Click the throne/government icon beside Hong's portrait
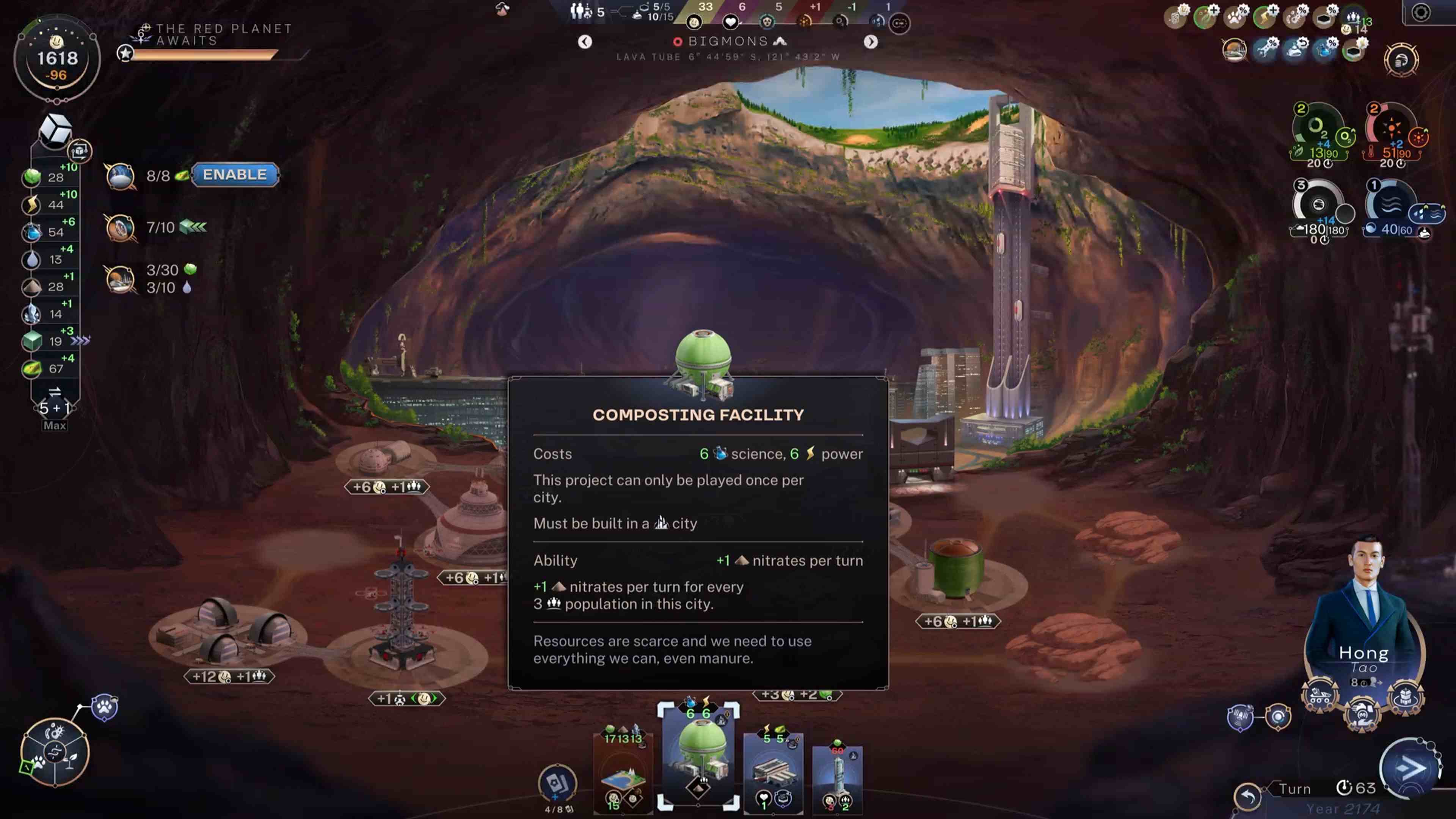The width and height of the screenshot is (1456, 819). (x=1406, y=697)
